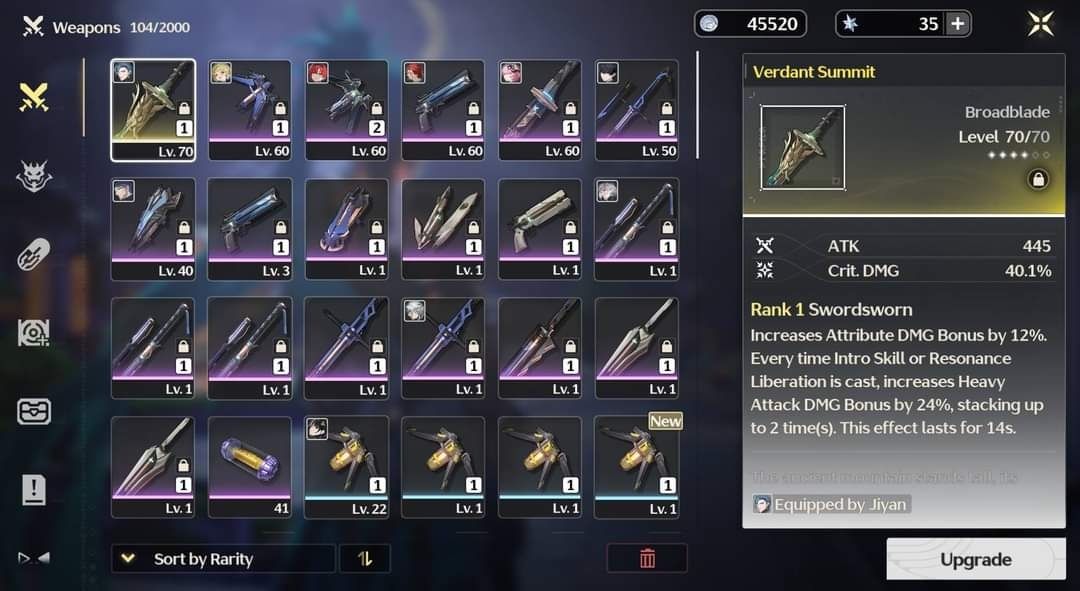The image size is (1080, 591).
Task: Open the Echoes tab with the beast icon
Action: pyautogui.click(x=34, y=176)
